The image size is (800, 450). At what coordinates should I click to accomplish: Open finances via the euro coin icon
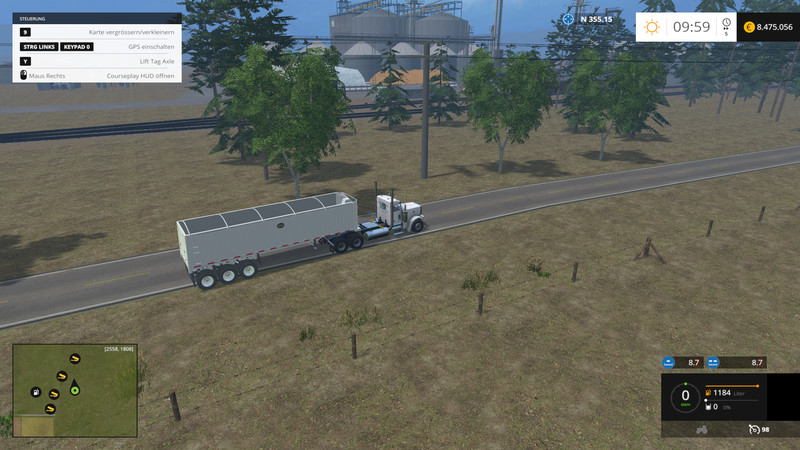coord(749,28)
